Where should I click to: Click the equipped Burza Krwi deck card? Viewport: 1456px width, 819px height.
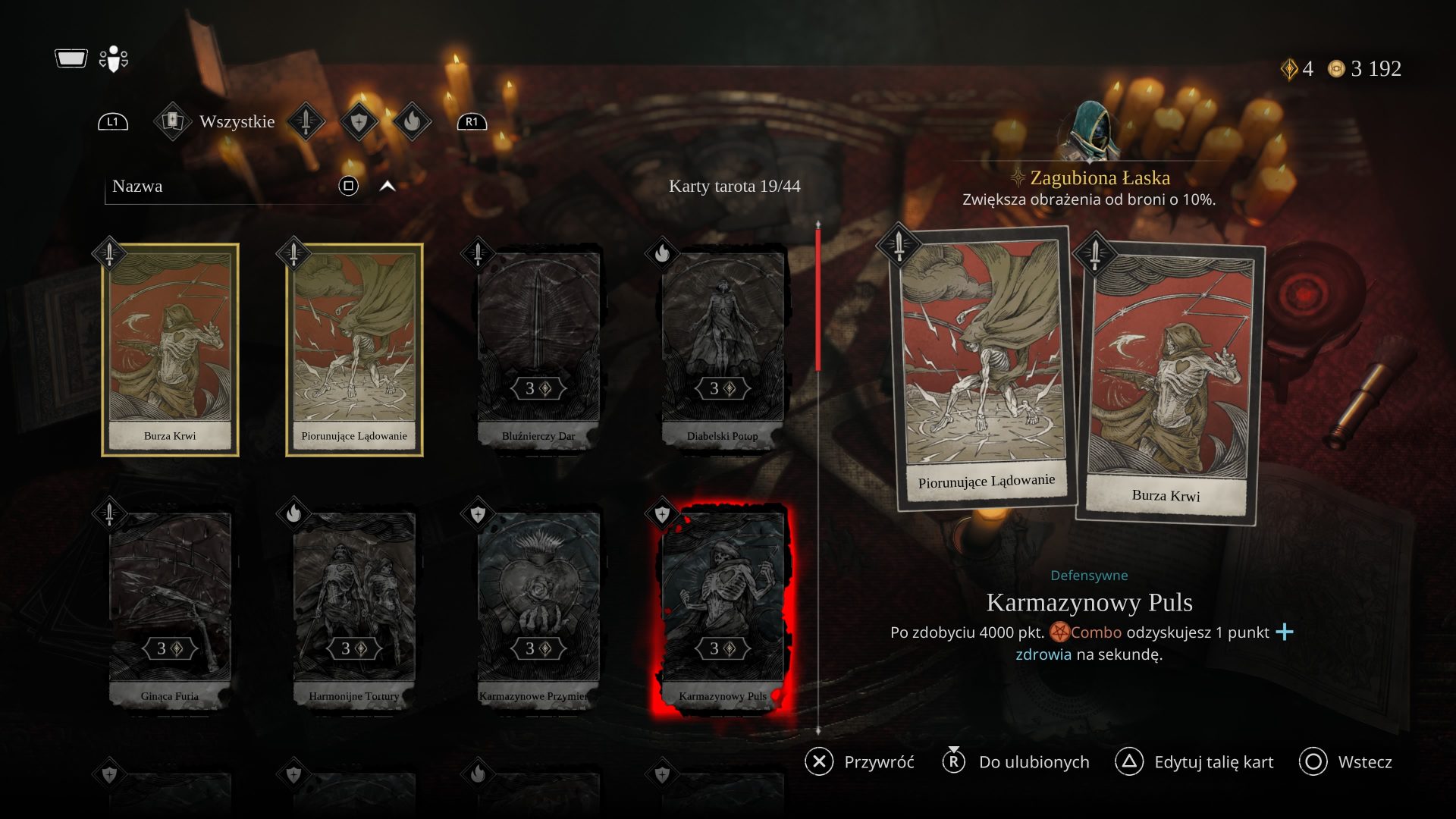[x=1169, y=383]
